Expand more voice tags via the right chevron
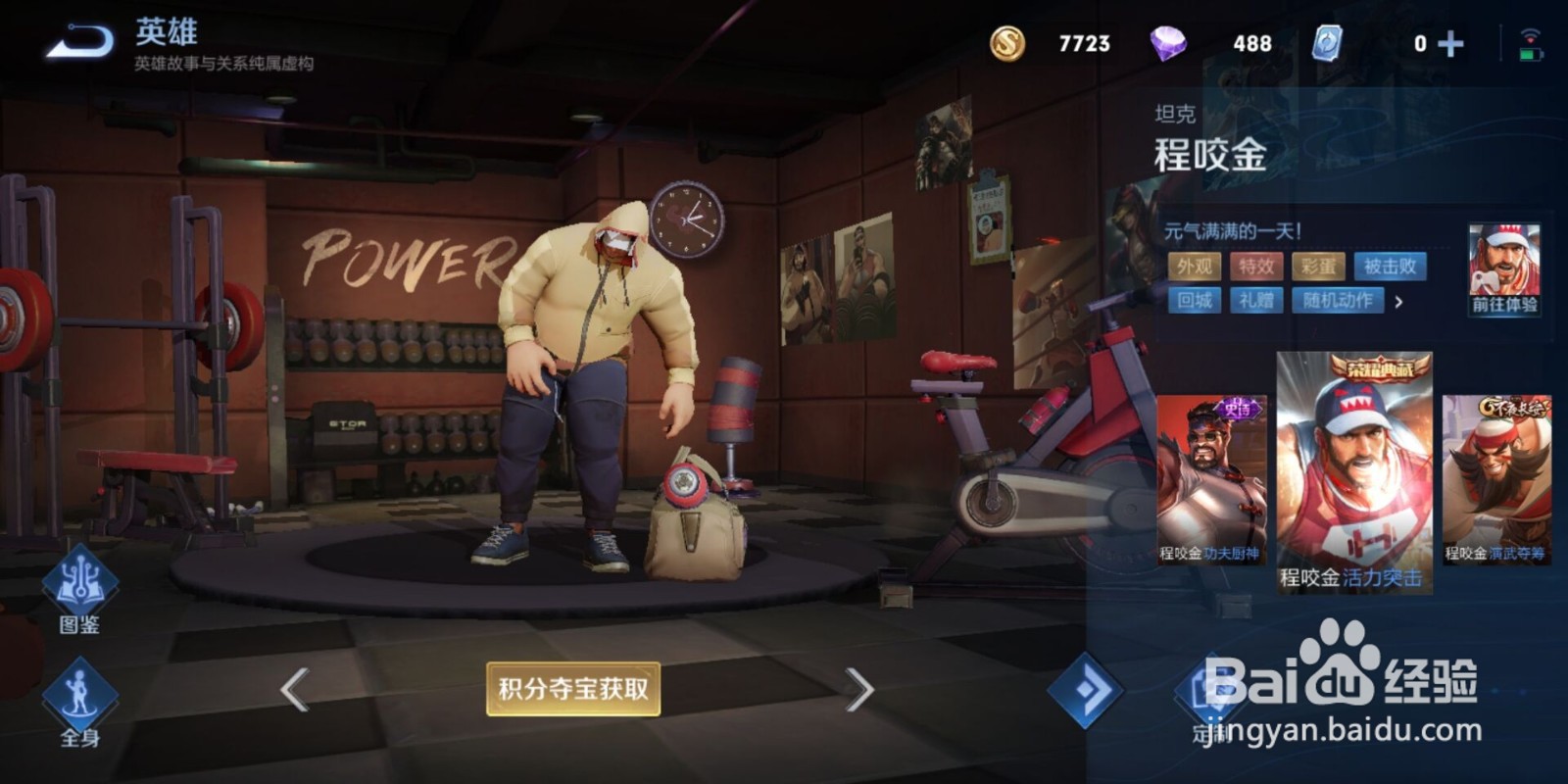The image size is (1568, 784). pyautogui.click(x=1399, y=302)
